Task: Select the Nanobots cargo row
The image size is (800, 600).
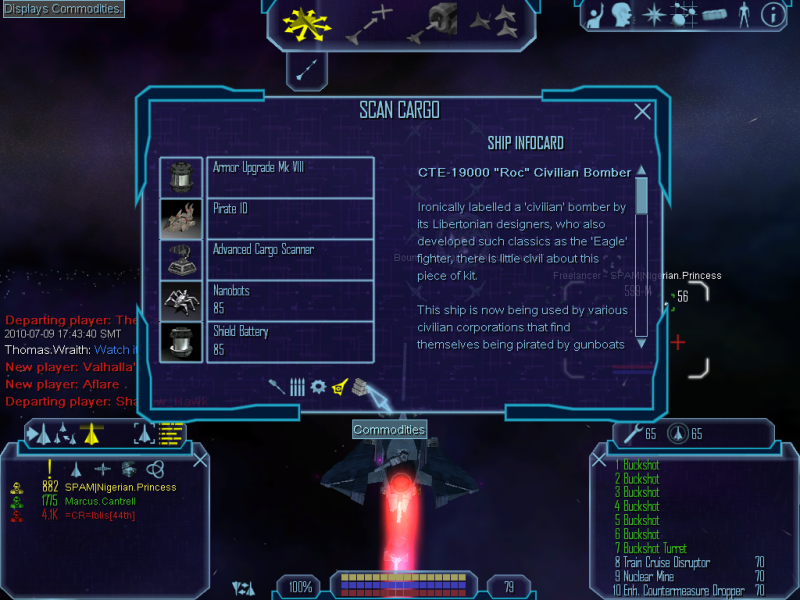Action: click(x=289, y=300)
